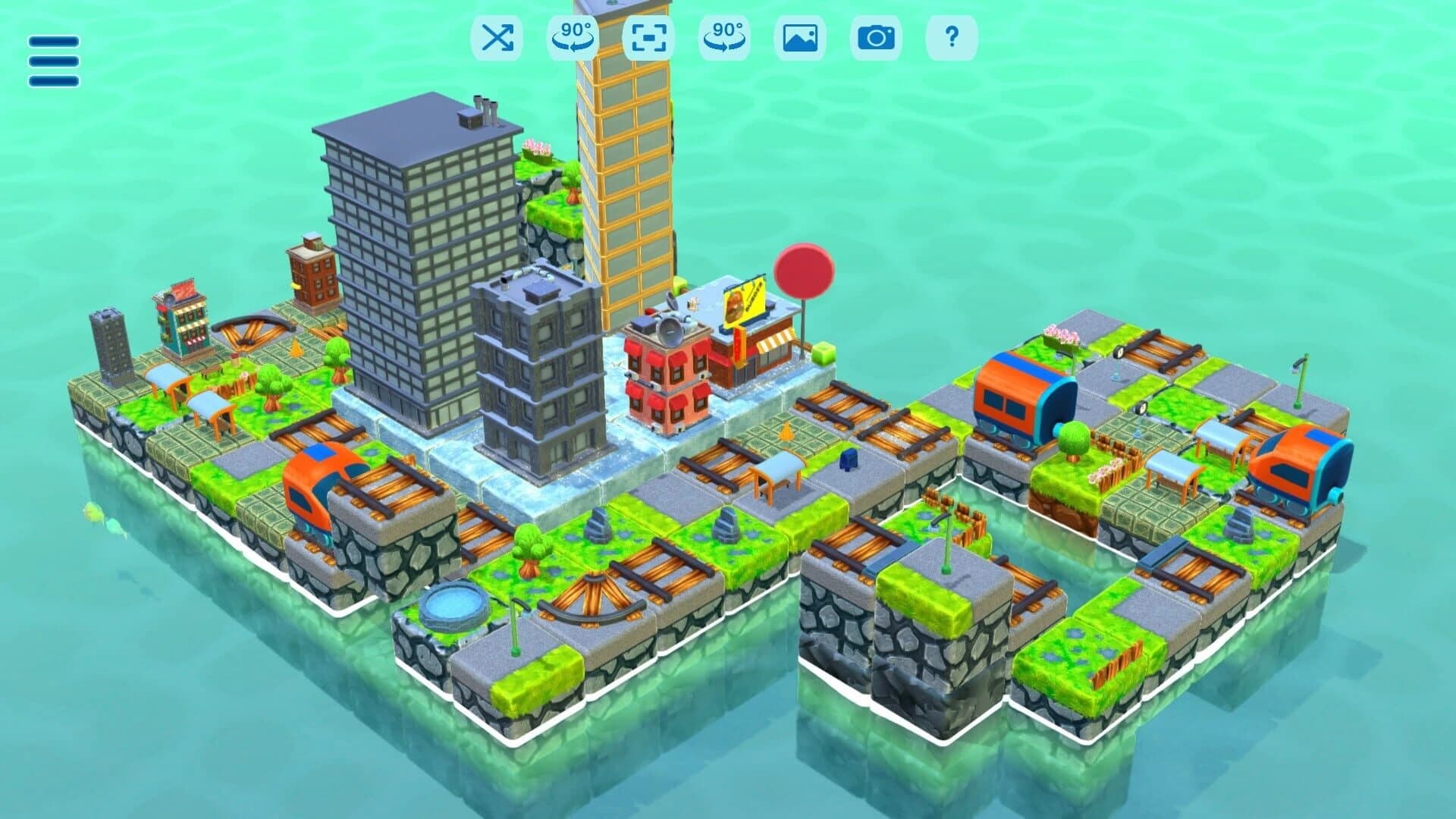Image resolution: width=1456 pixels, height=819 pixels.
Task: Center the camera on the island
Action: pyautogui.click(x=648, y=39)
